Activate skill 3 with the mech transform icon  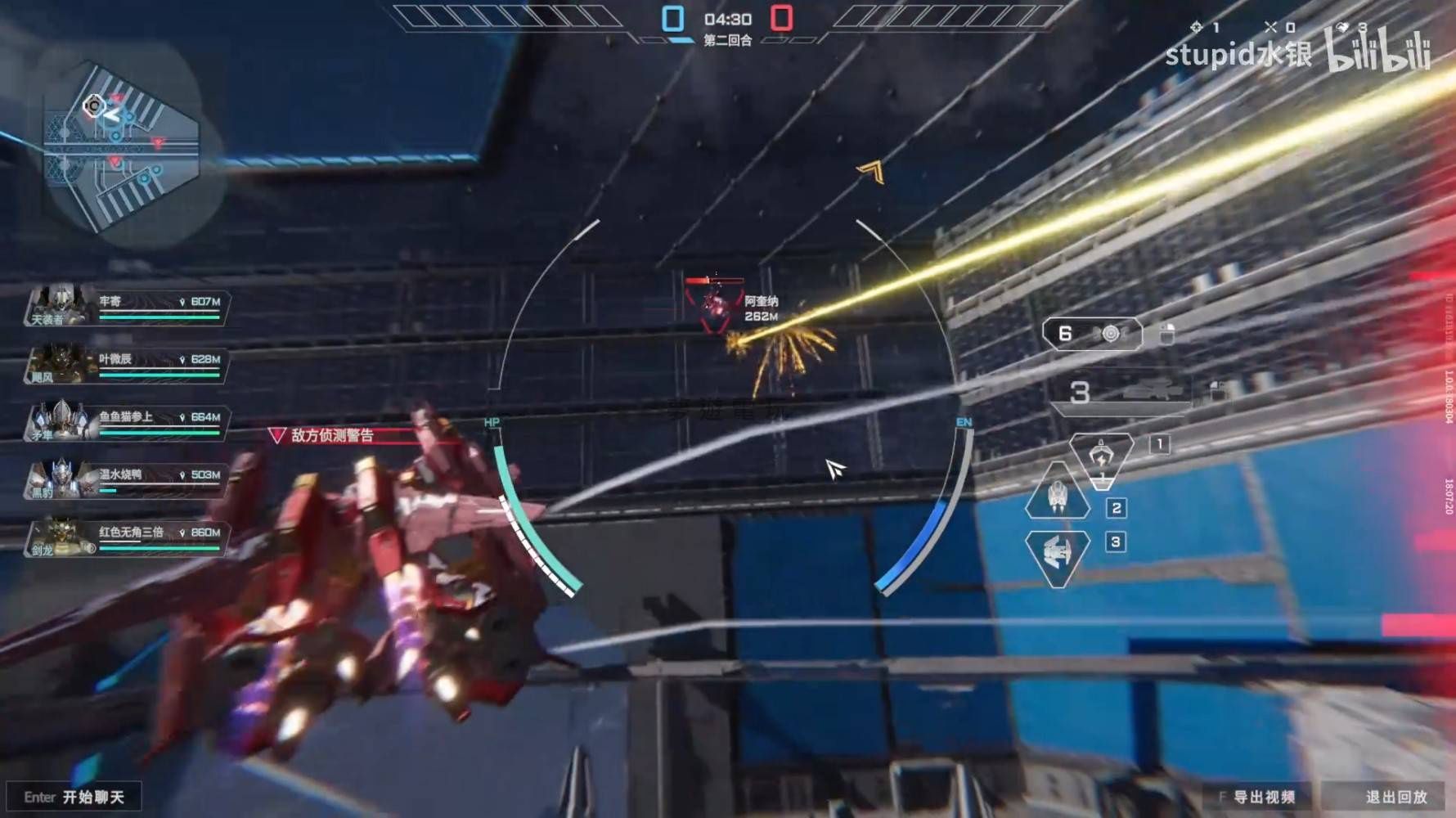[x=1057, y=555]
